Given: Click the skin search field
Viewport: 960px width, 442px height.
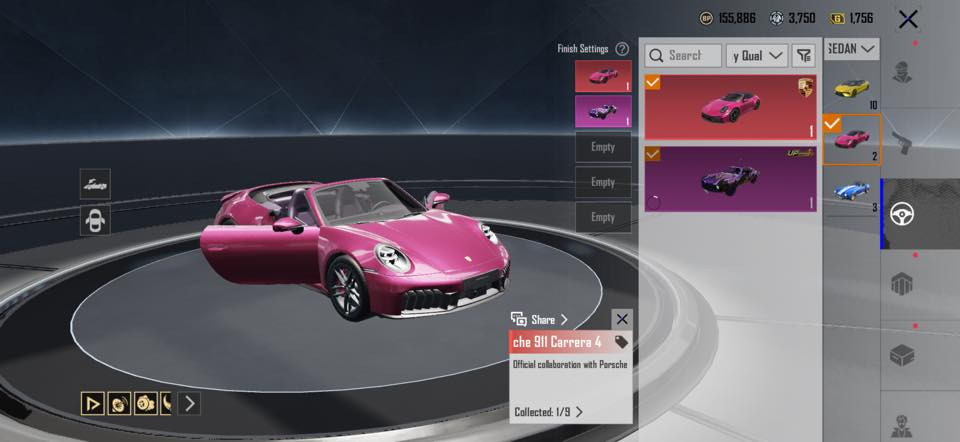Looking at the screenshot, I should coord(683,55).
